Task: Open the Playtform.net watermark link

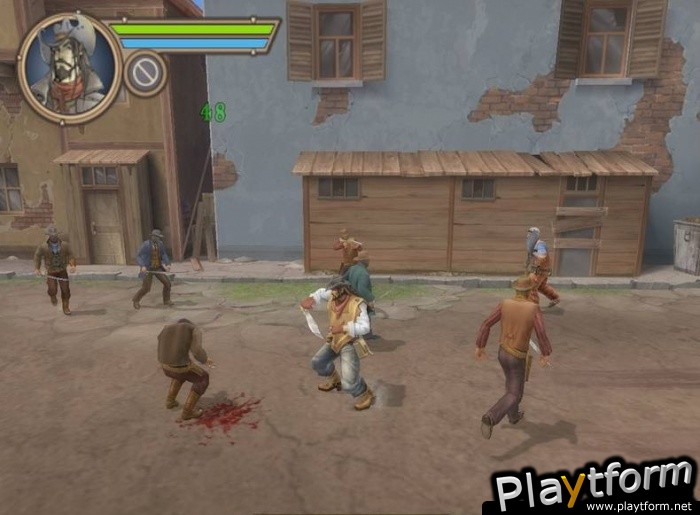Action: 594,486
